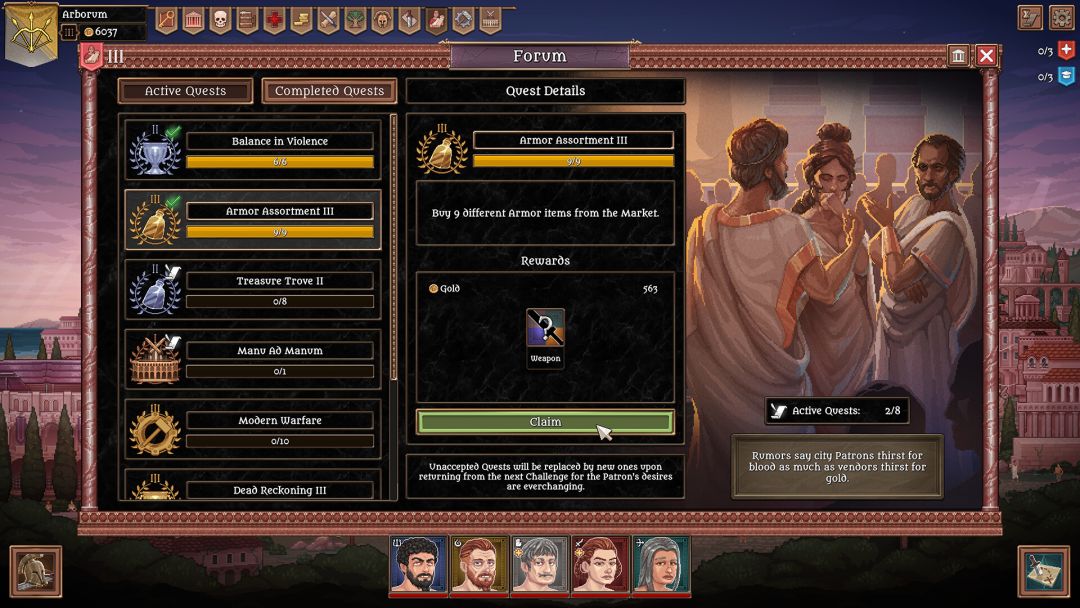The height and width of the screenshot is (608, 1080).
Task: Open the Completed Quests tab
Action: tap(329, 91)
